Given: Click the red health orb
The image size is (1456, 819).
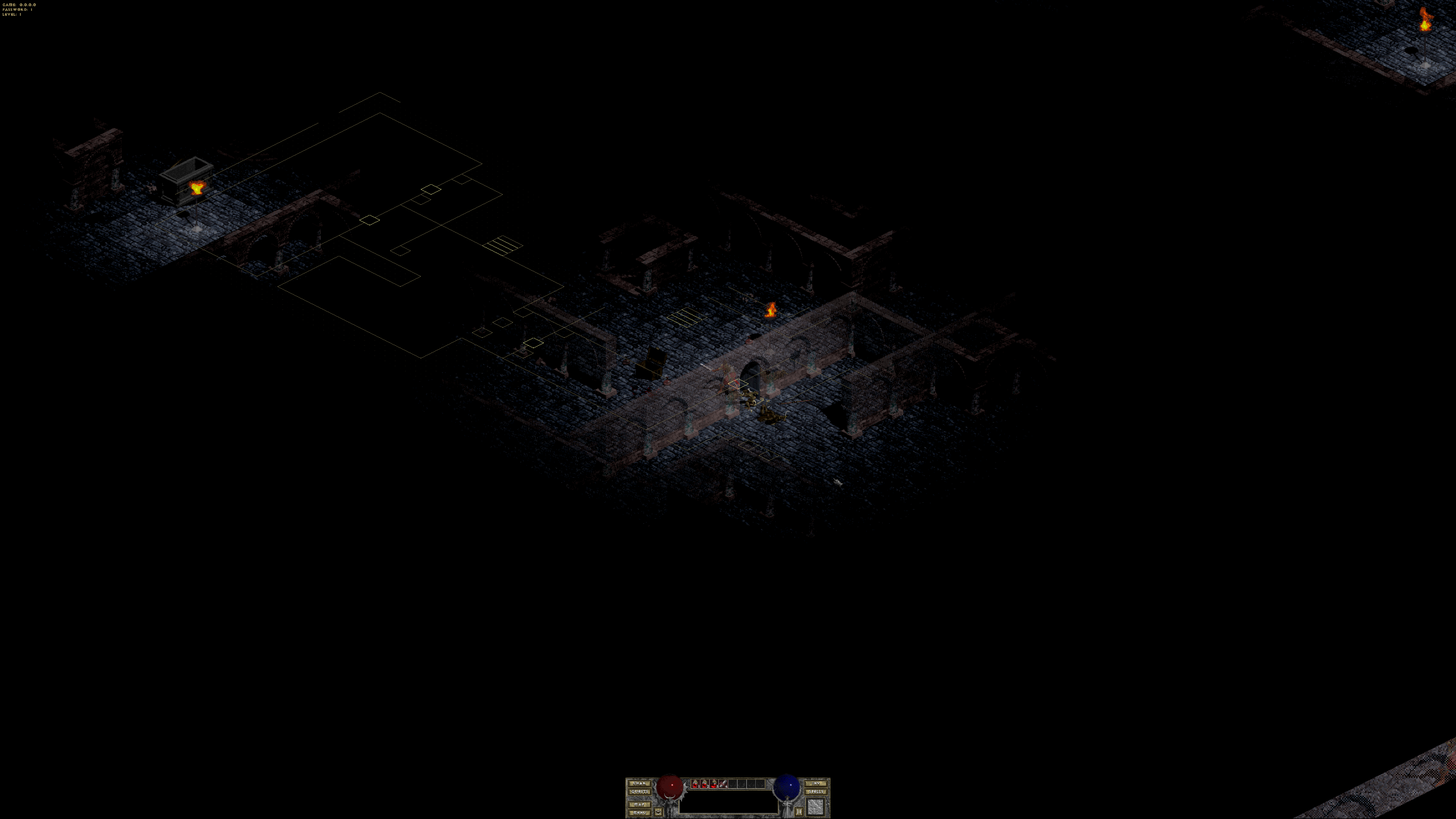Looking at the screenshot, I should 670,787.
